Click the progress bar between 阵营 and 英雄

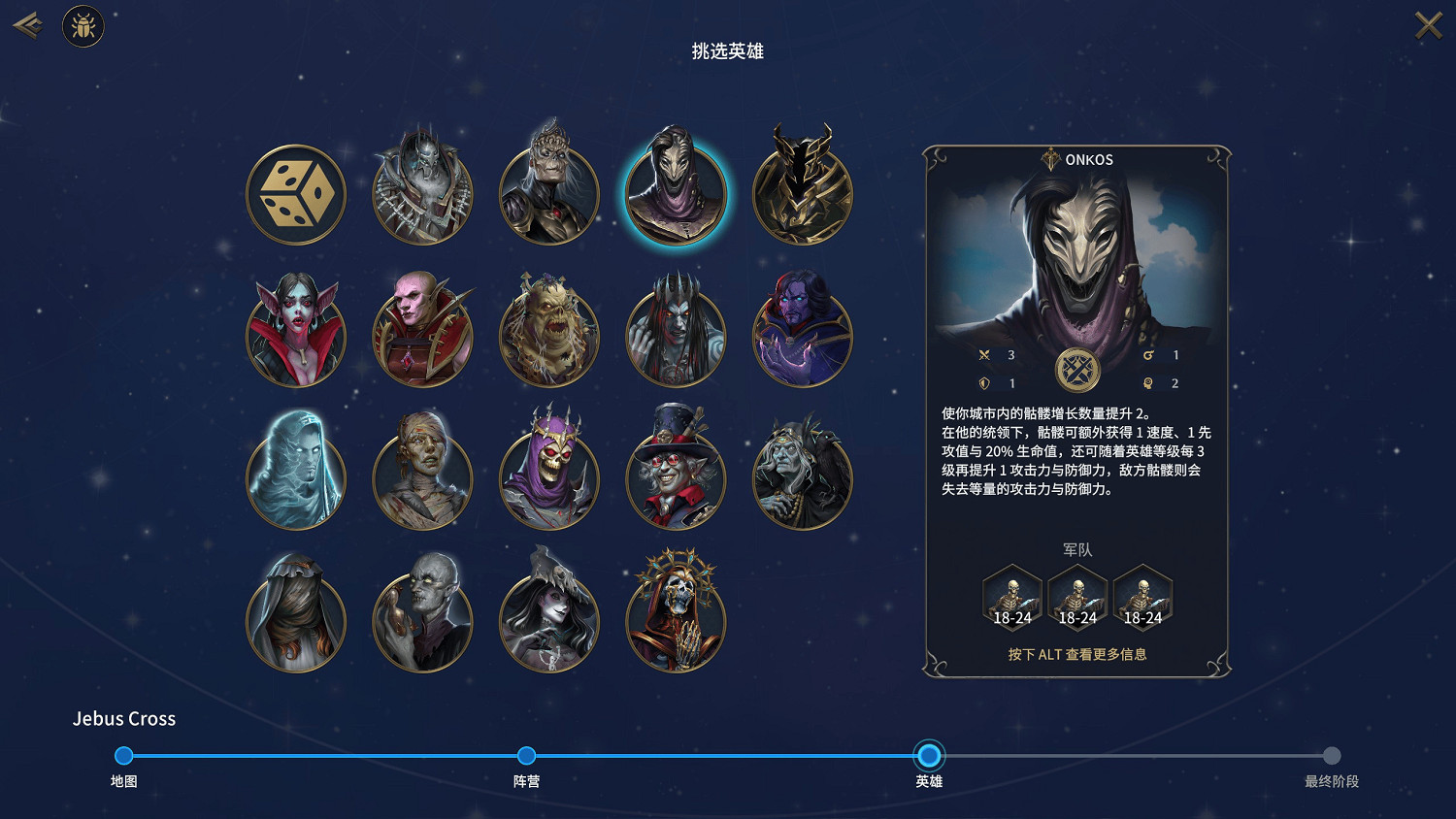(x=728, y=755)
